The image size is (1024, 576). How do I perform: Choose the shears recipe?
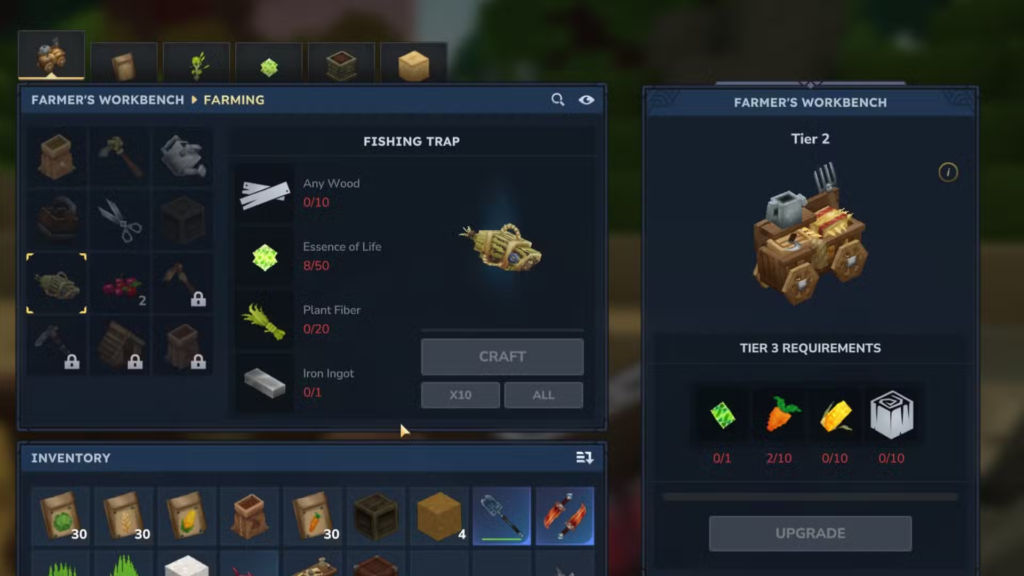pyautogui.click(x=120, y=220)
